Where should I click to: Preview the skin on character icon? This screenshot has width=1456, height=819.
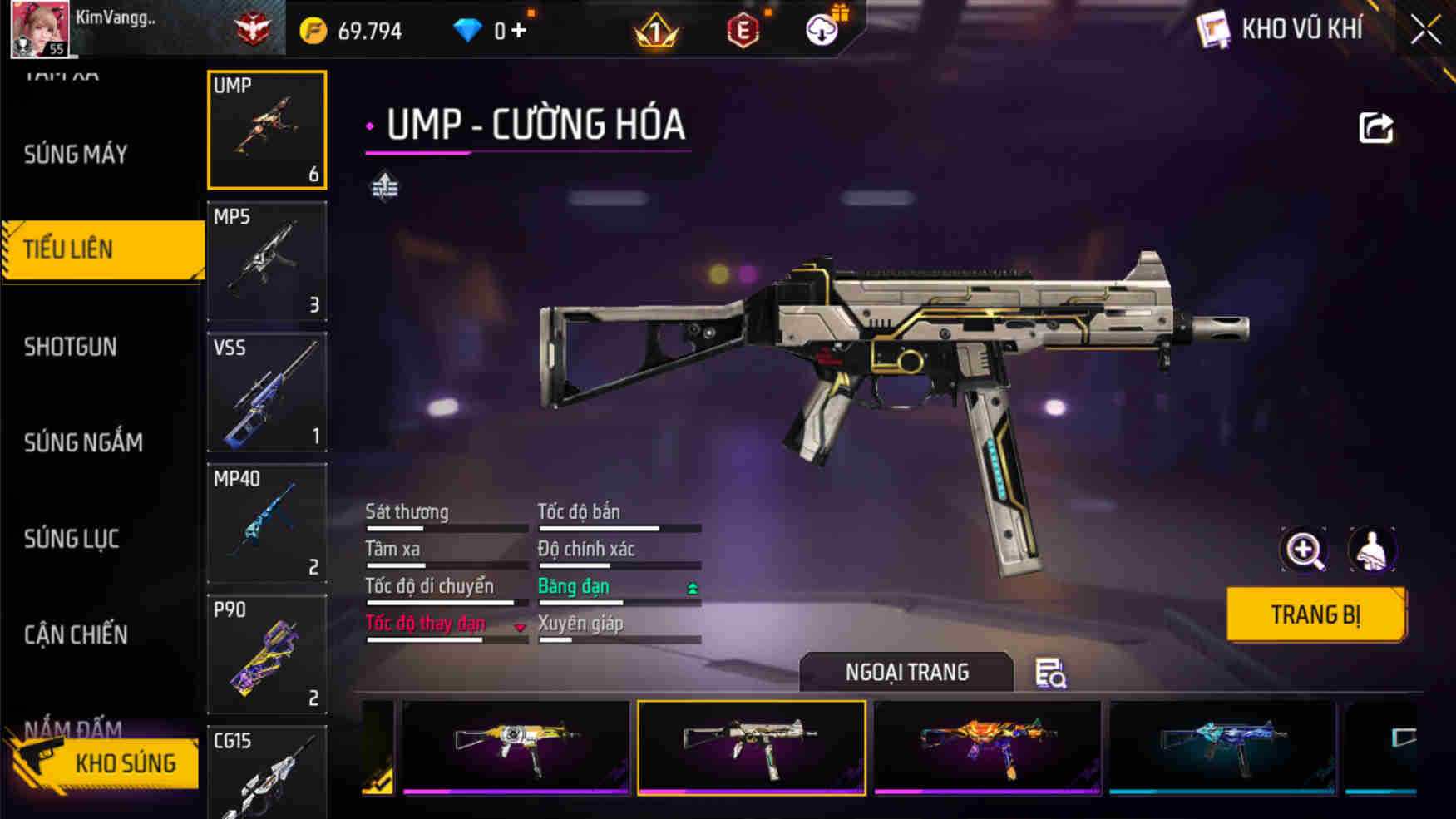[x=1371, y=550]
